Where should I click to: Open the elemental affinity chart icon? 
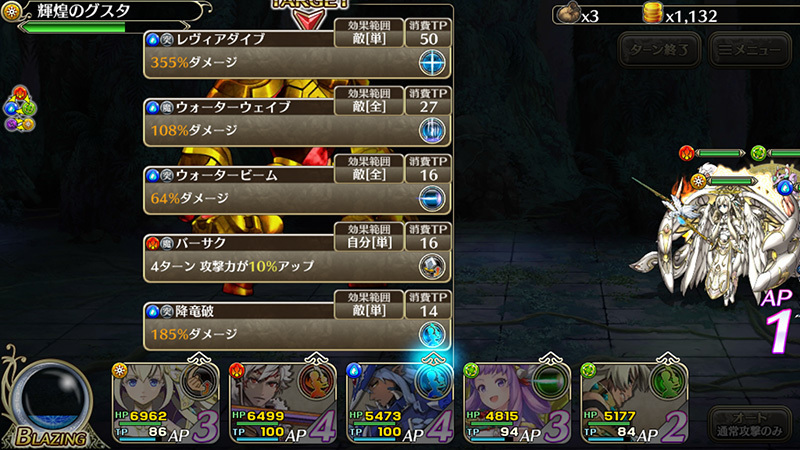point(18,109)
